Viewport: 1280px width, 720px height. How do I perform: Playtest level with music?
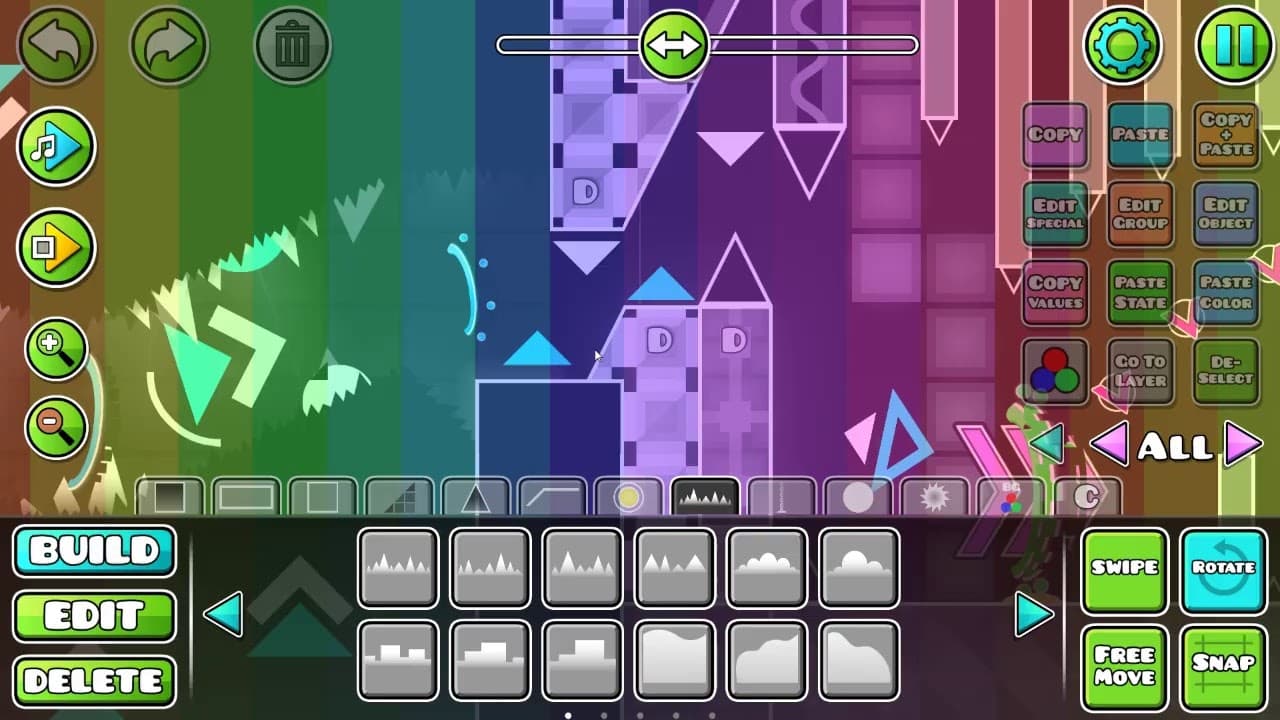[55, 147]
